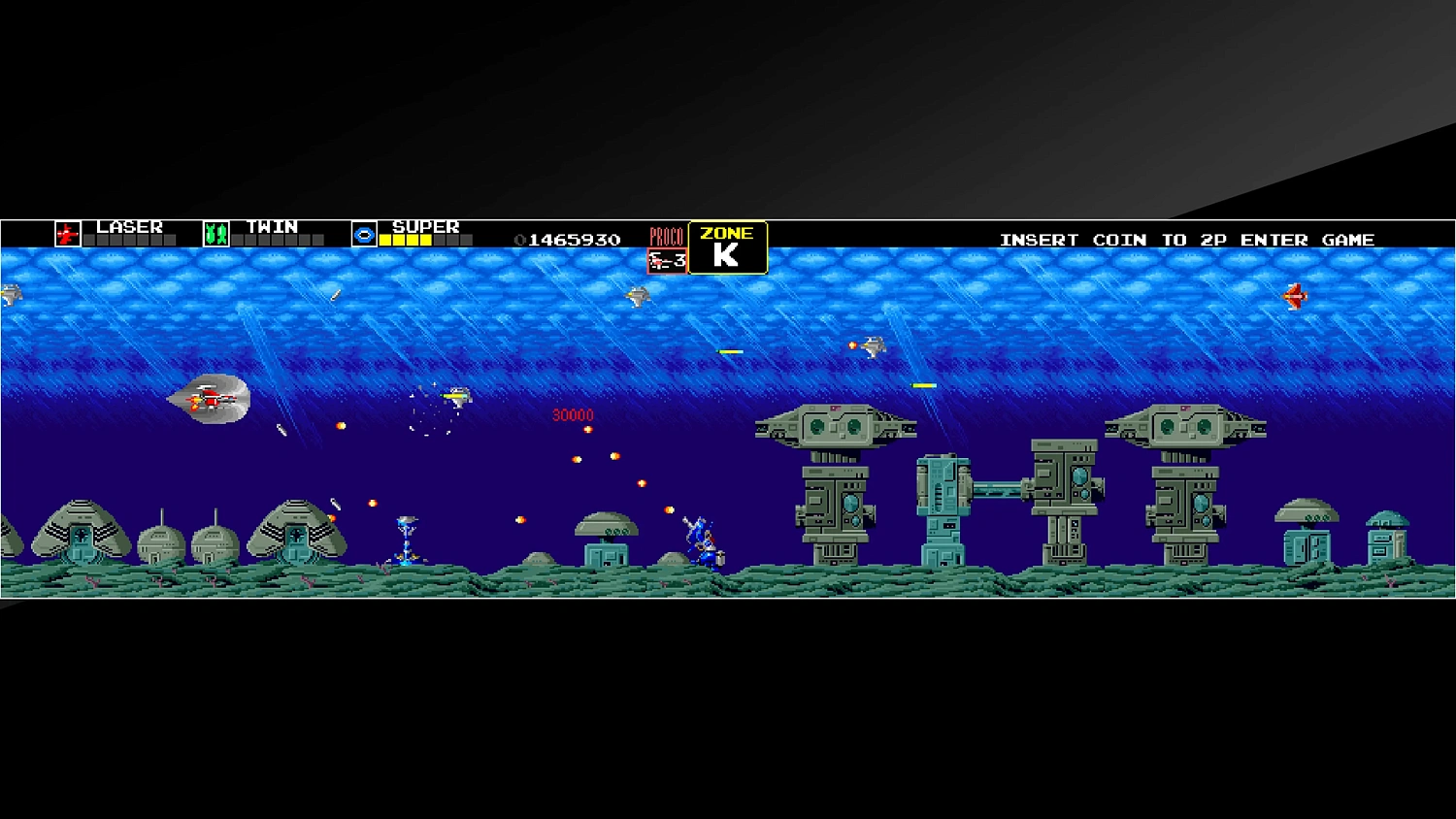Click the blue walker robot on the ground
1456x819 pixels.
tap(704, 541)
